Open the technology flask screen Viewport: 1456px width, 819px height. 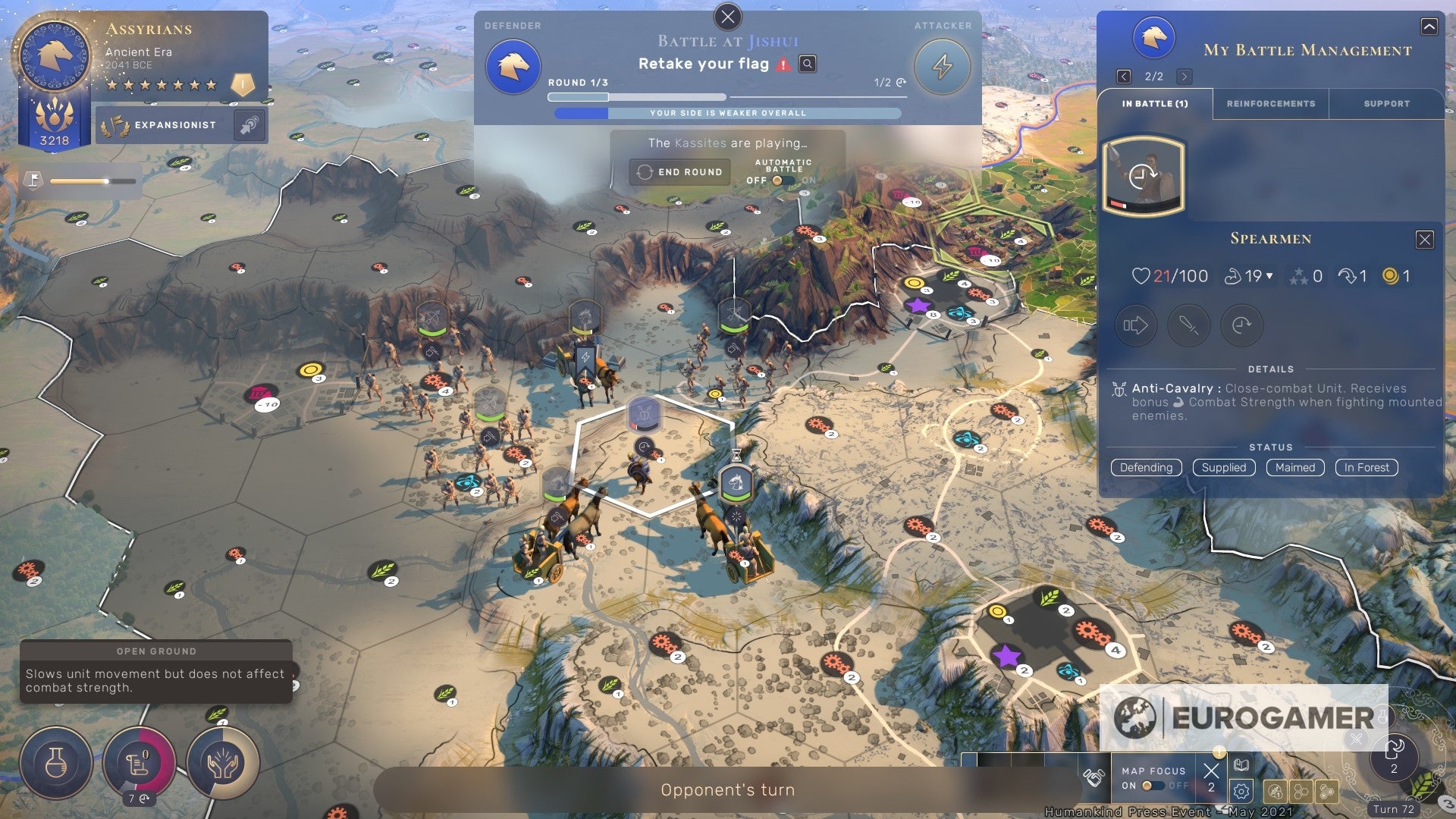point(56,763)
